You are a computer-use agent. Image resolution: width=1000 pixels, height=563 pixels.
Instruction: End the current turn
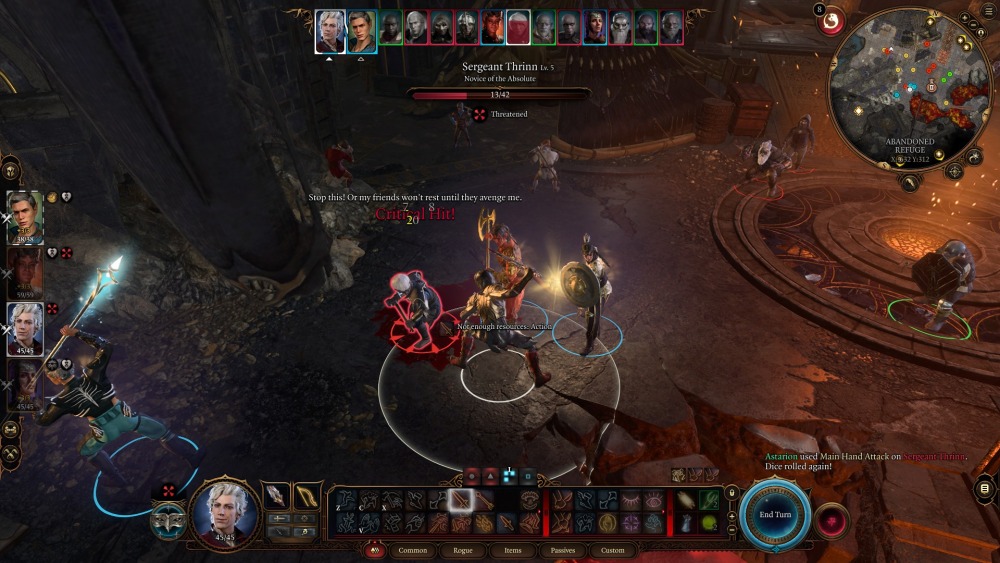pyautogui.click(x=775, y=514)
